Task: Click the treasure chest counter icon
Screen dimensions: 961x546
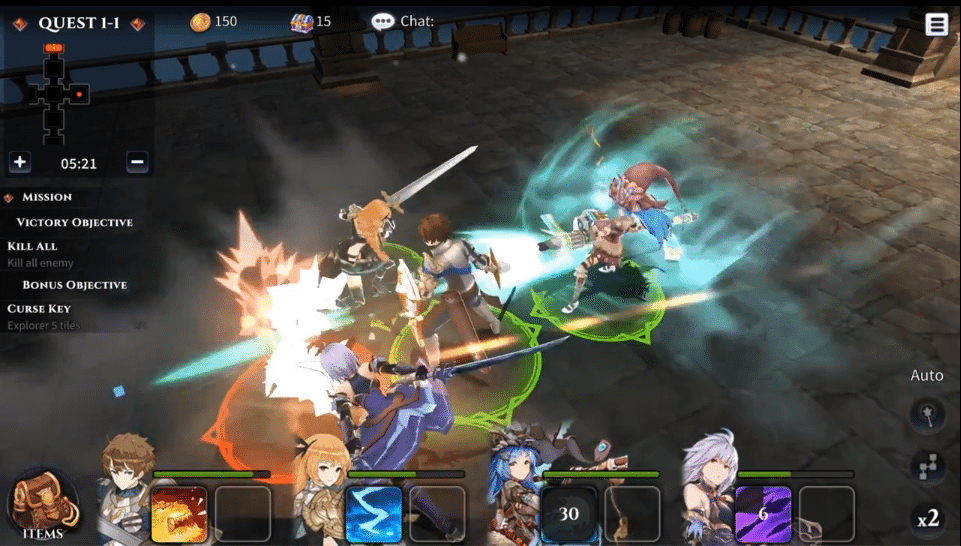Action: coord(301,21)
